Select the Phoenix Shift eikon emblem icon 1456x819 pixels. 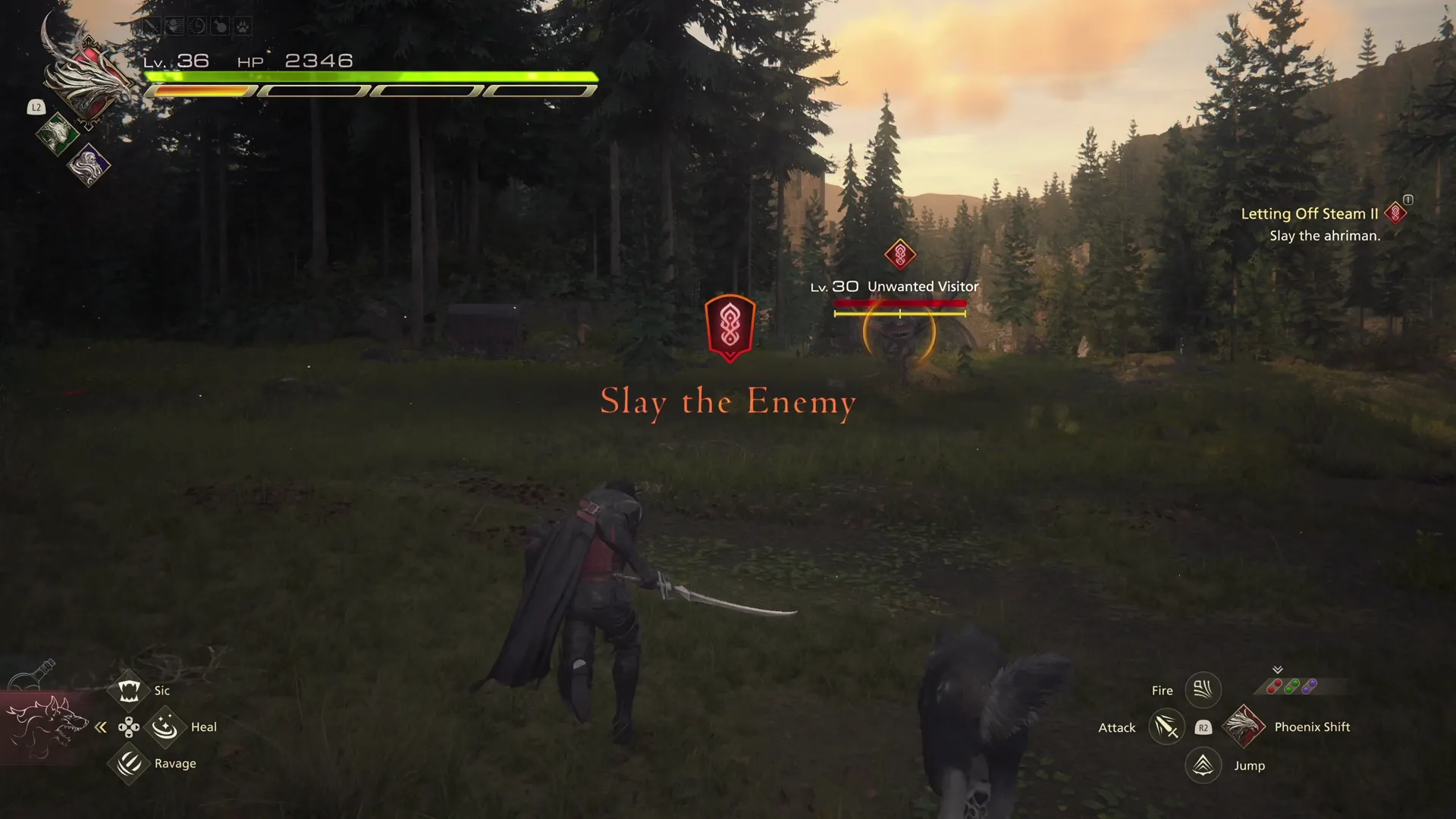click(1244, 728)
